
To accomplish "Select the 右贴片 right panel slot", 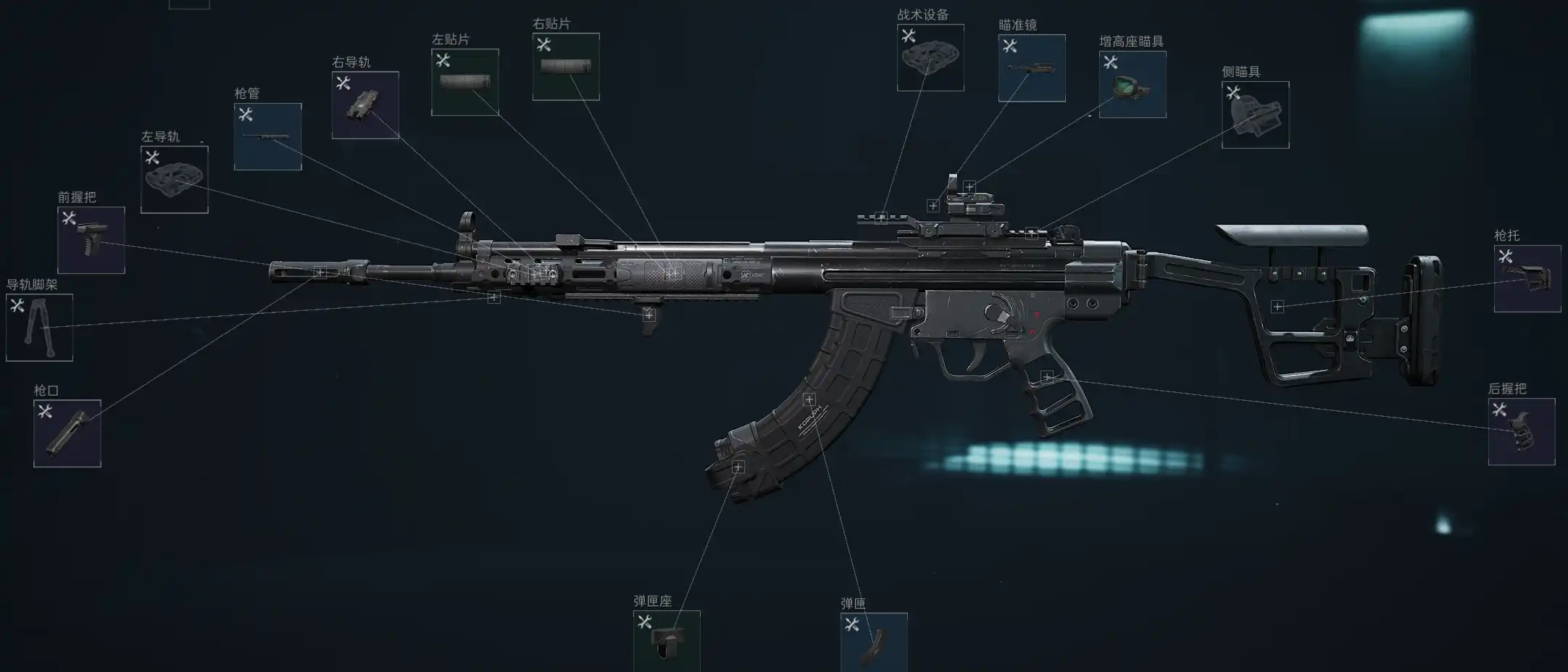I will click(x=566, y=67).
